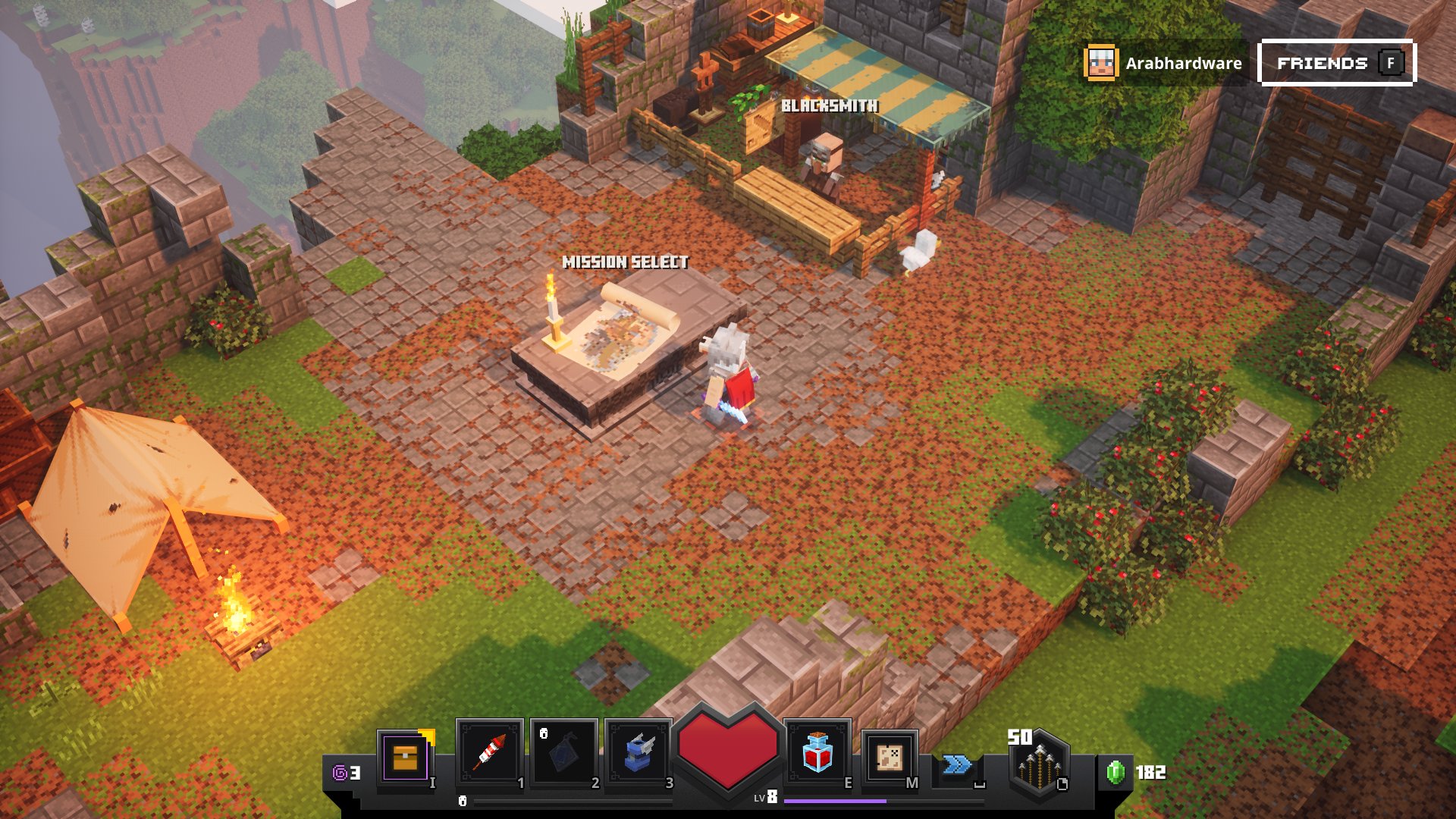This screenshot has height=819, width=1456.
Task: Trigger the blue dodge roll arrows
Action: 957,764
